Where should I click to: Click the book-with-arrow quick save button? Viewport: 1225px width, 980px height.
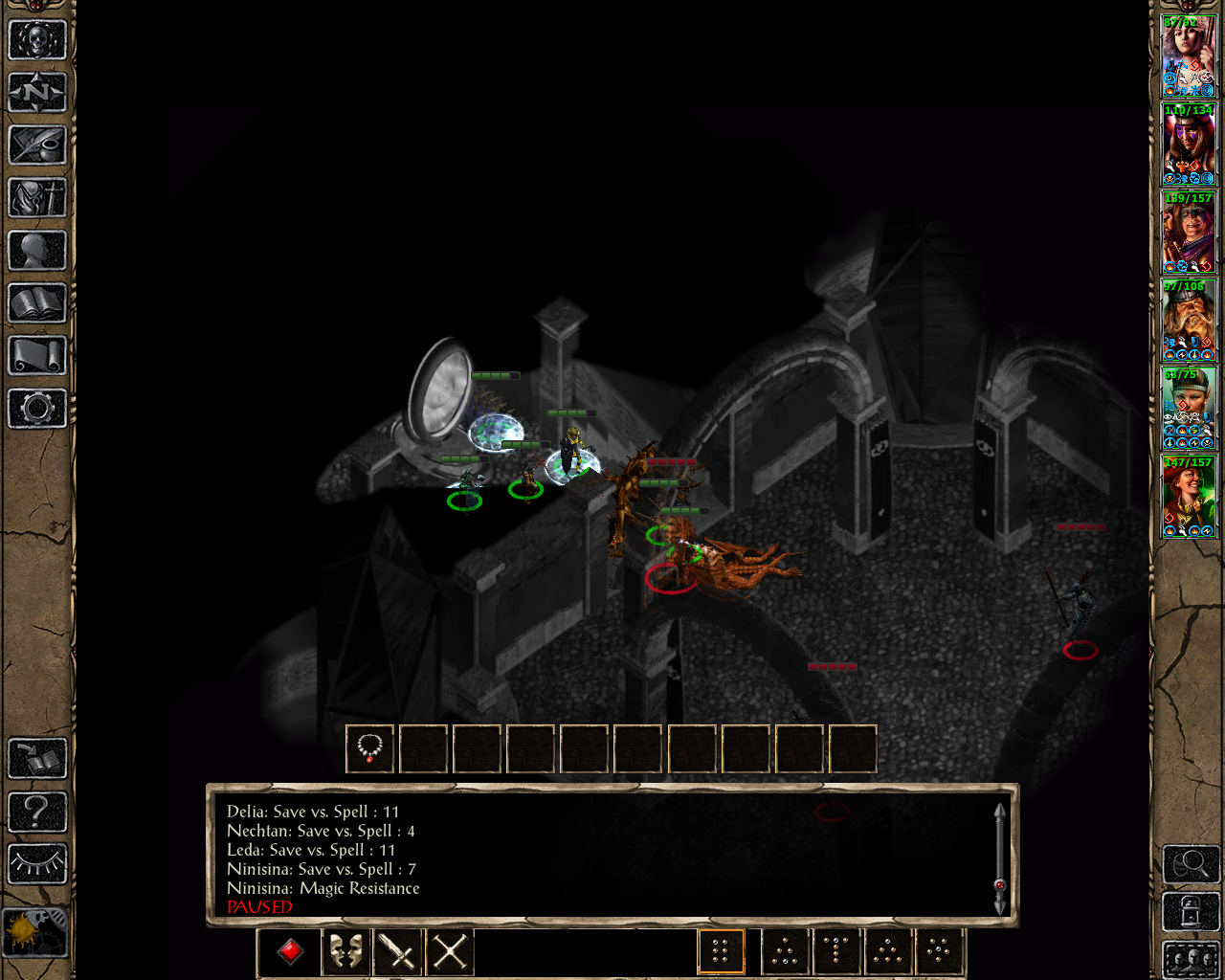[x=37, y=759]
